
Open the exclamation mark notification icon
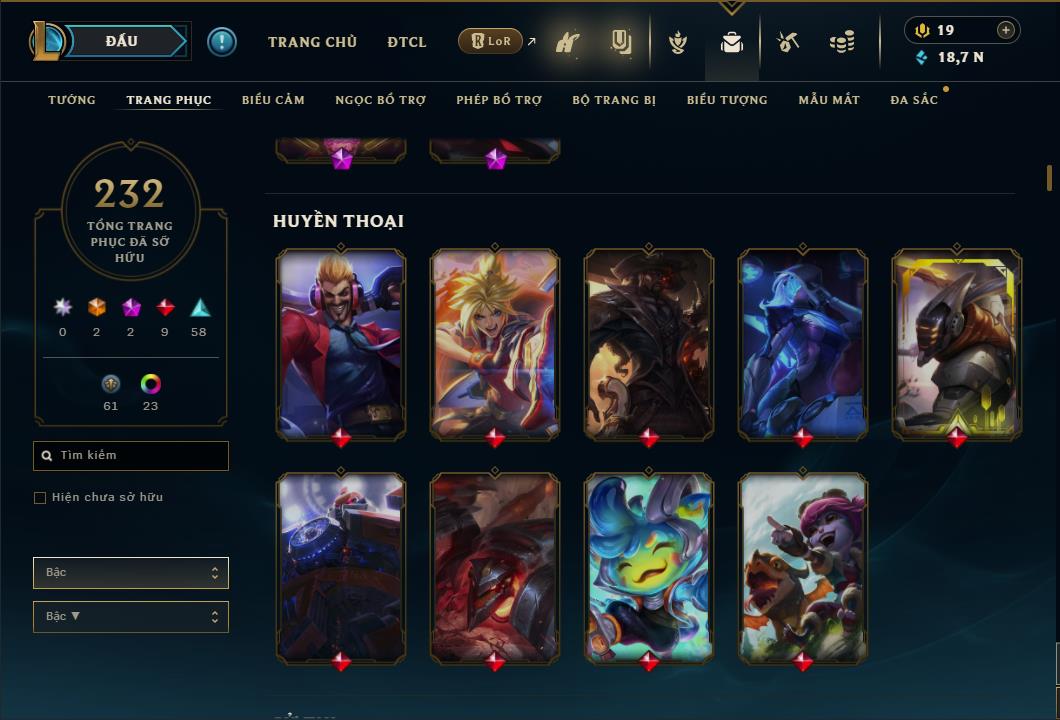tap(222, 42)
